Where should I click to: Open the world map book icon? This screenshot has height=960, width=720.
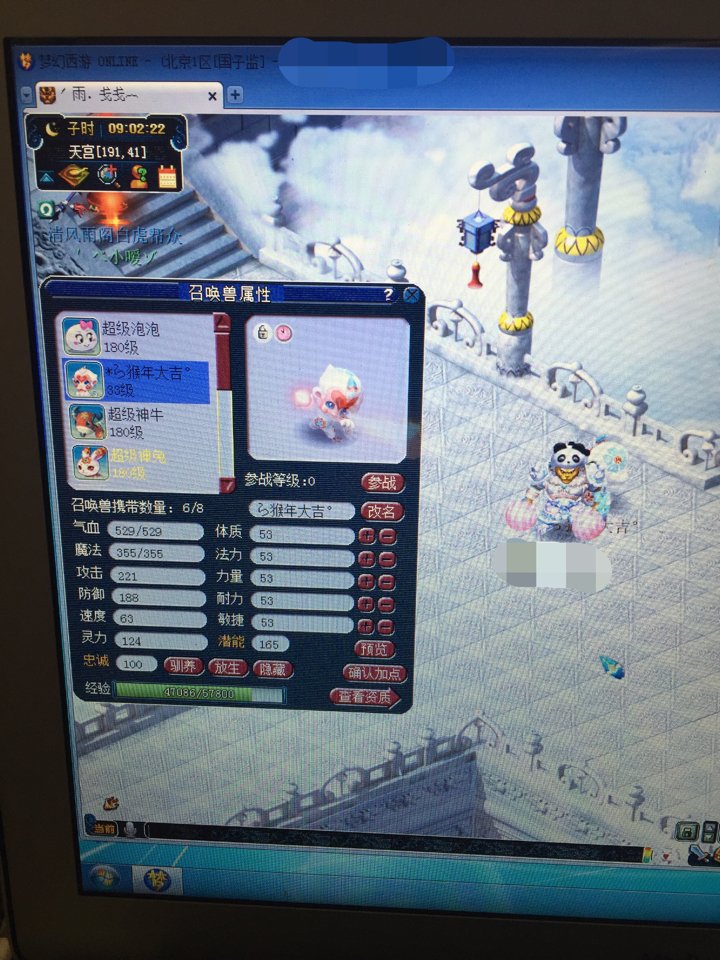click(x=72, y=177)
